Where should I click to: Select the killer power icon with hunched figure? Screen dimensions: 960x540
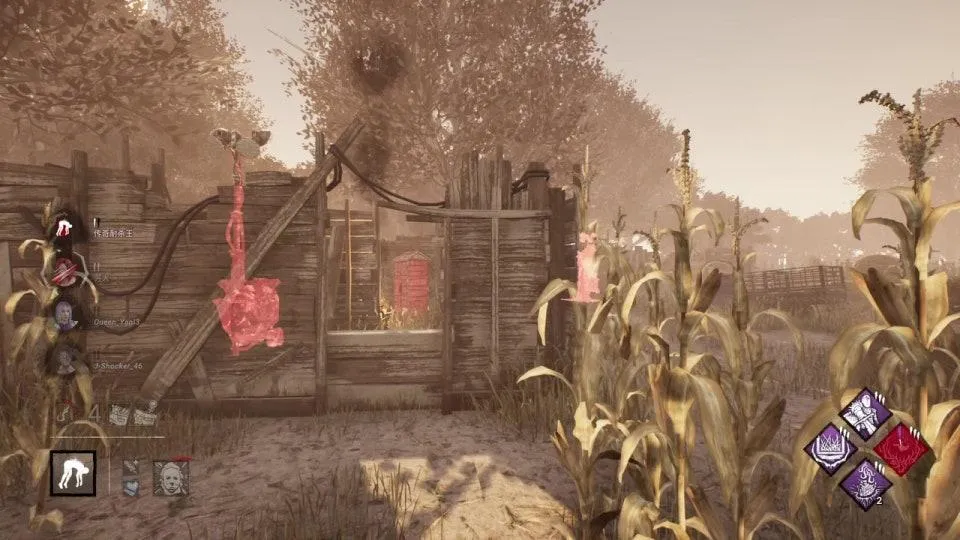(x=73, y=472)
